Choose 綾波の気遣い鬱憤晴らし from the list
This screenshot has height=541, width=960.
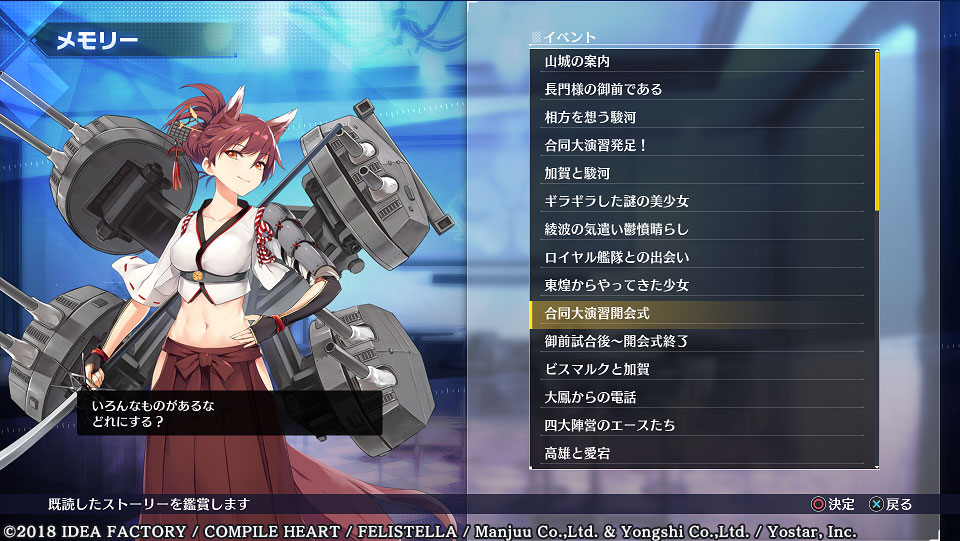click(x=702, y=229)
